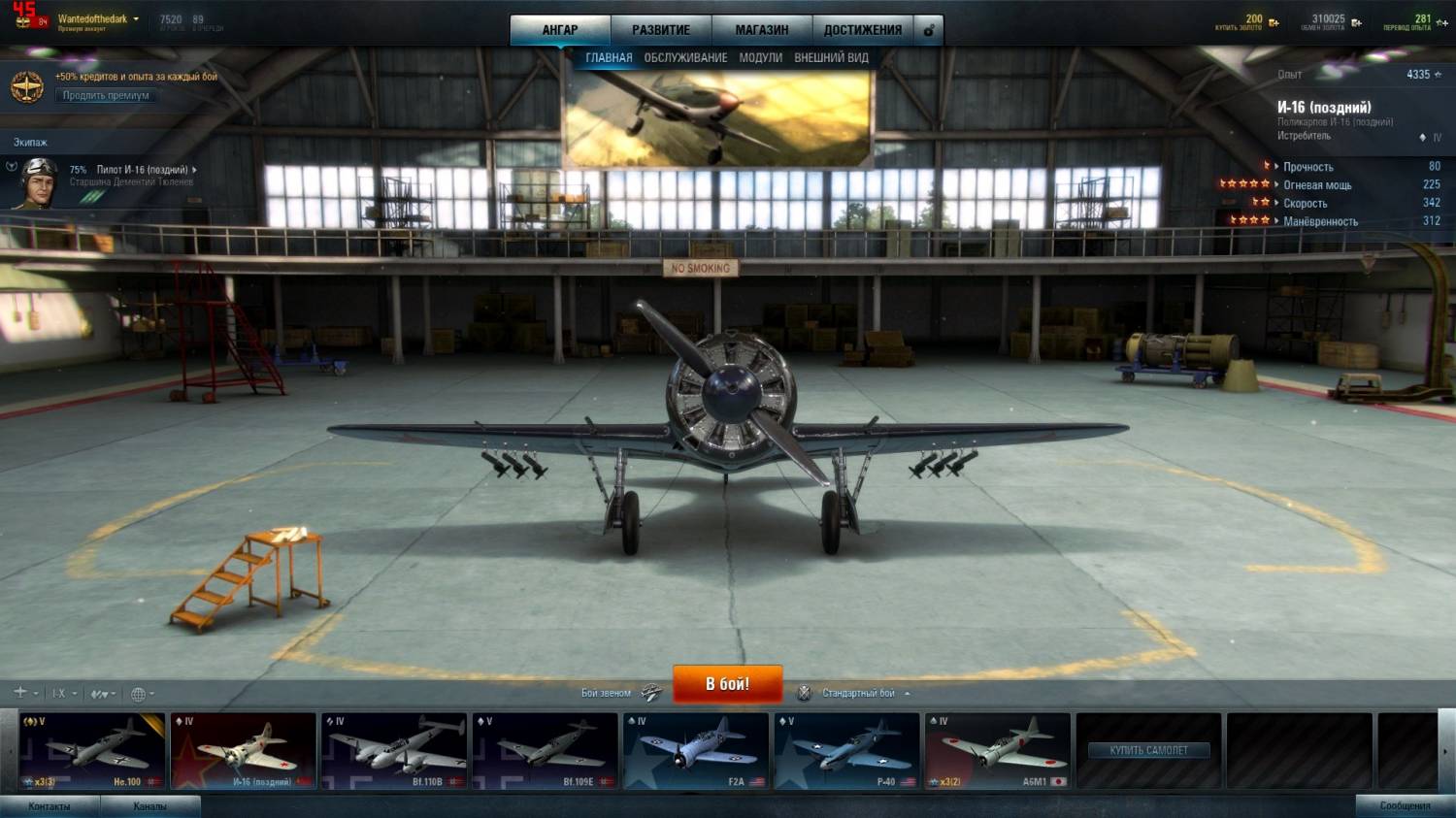Select the He.100 aircraft card
This screenshot has height=818, width=1456.
[x=92, y=751]
